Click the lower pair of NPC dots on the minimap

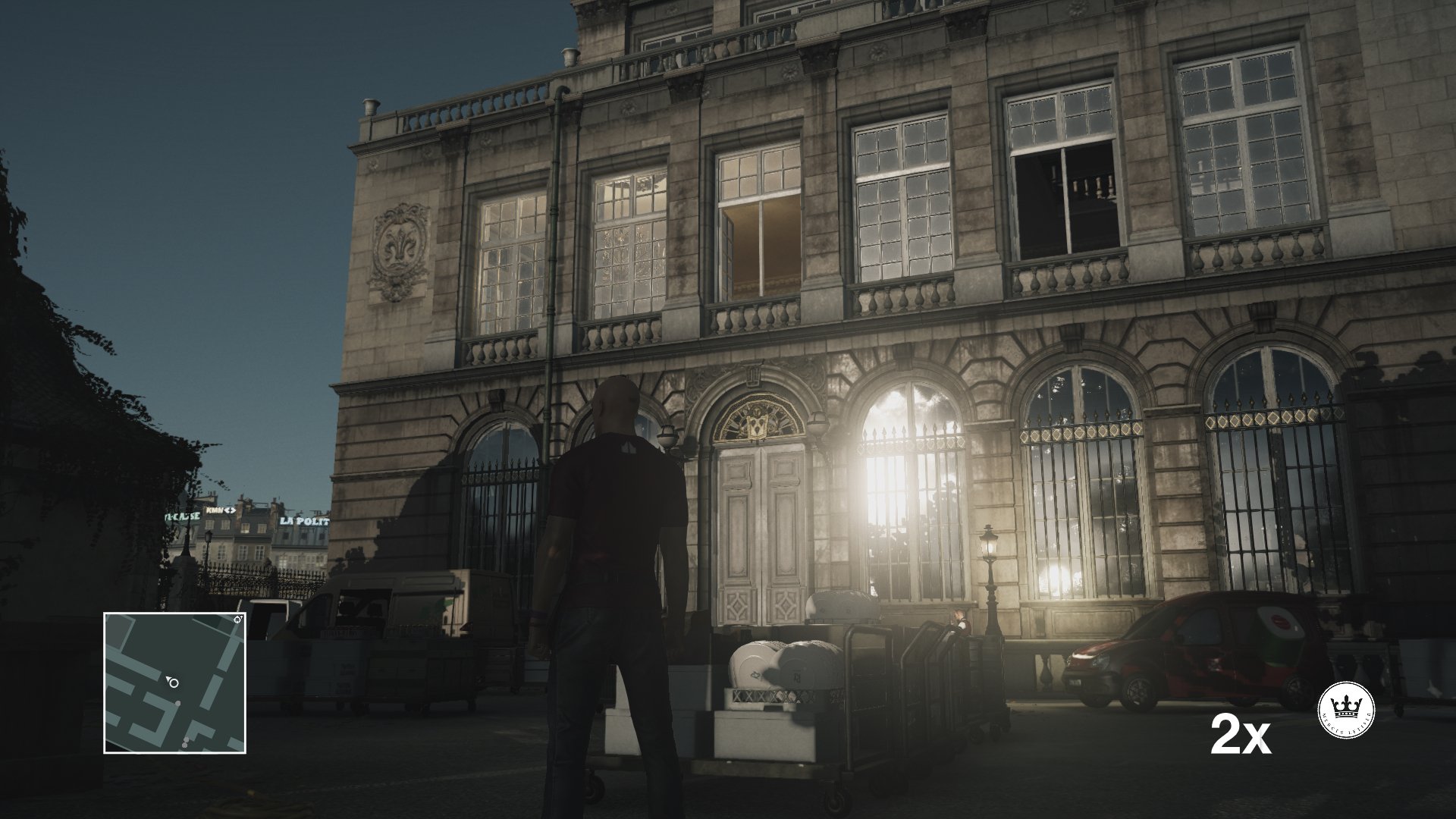(185, 742)
